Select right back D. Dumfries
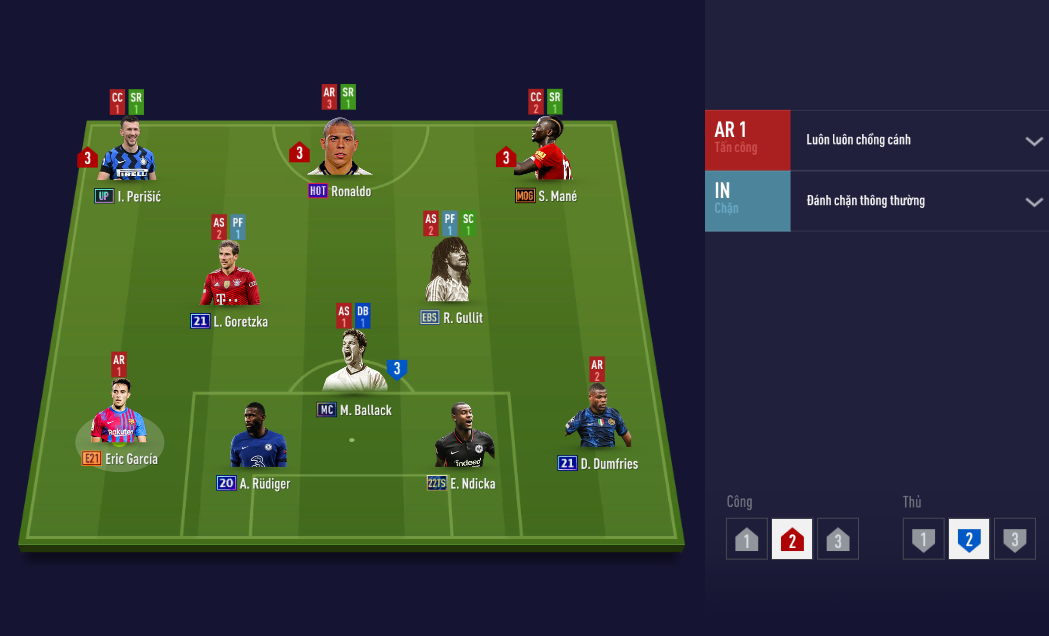This screenshot has width=1049, height=636. click(597, 418)
